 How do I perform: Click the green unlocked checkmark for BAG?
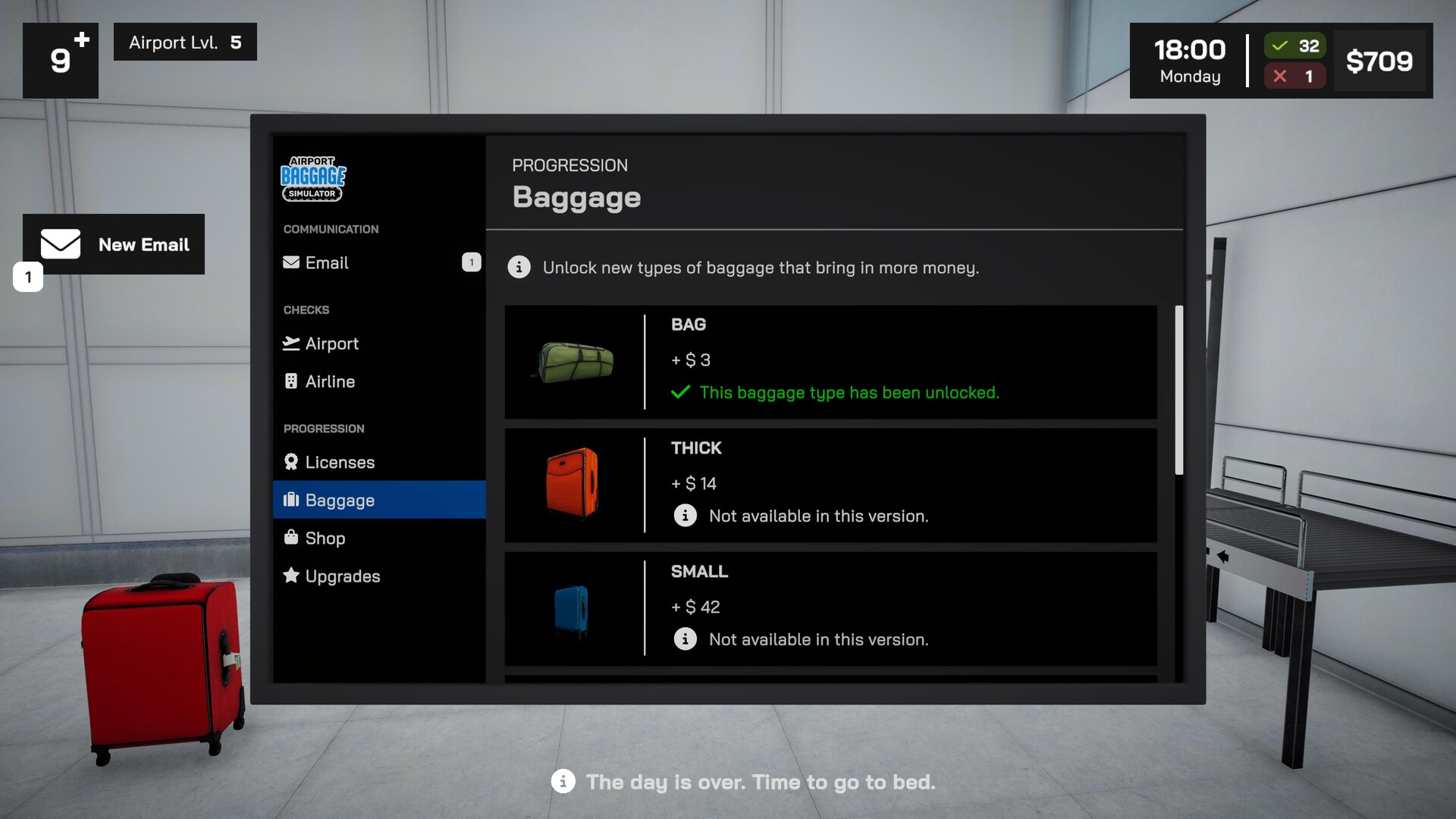(680, 393)
